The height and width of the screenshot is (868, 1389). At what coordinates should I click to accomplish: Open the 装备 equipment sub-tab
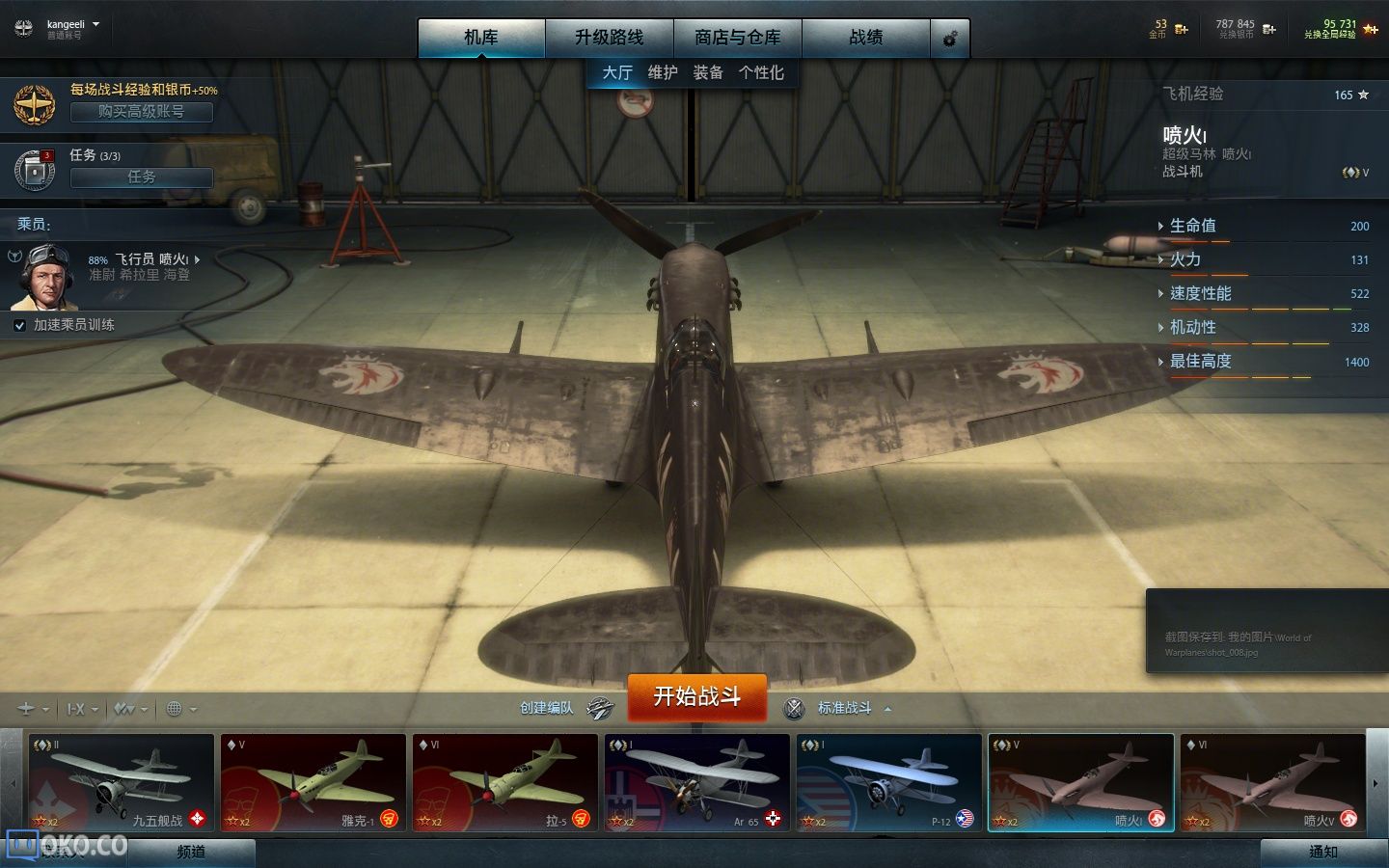tap(708, 72)
